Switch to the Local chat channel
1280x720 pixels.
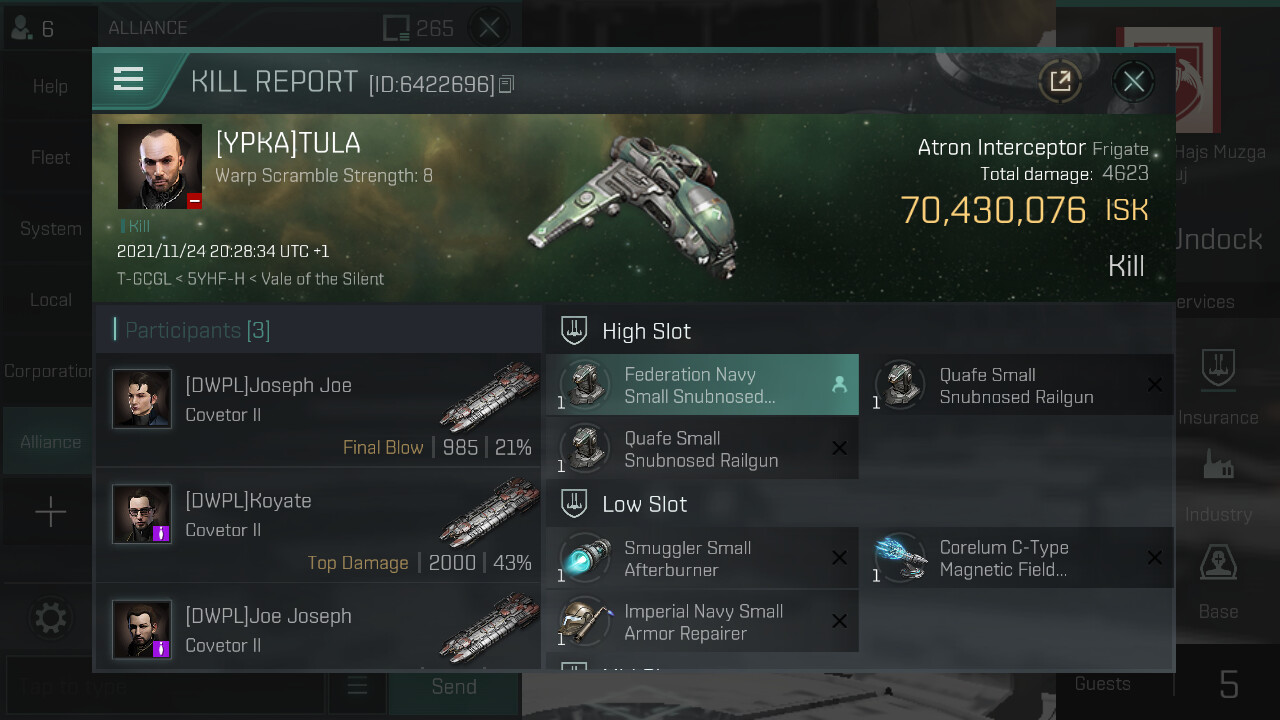pyautogui.click(x=50, y=300)
